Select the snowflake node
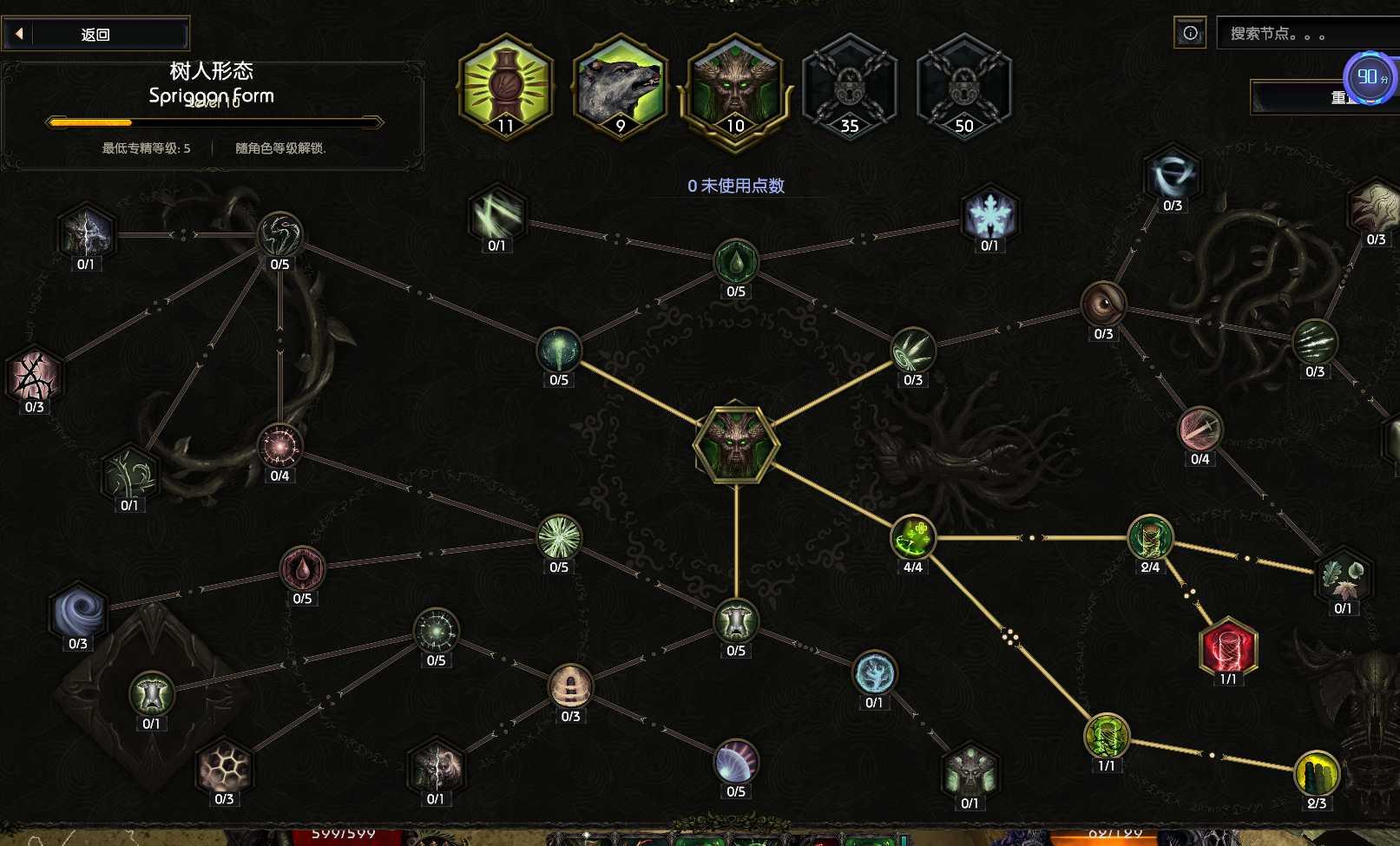1400x846 pixels. click(989, 213)
